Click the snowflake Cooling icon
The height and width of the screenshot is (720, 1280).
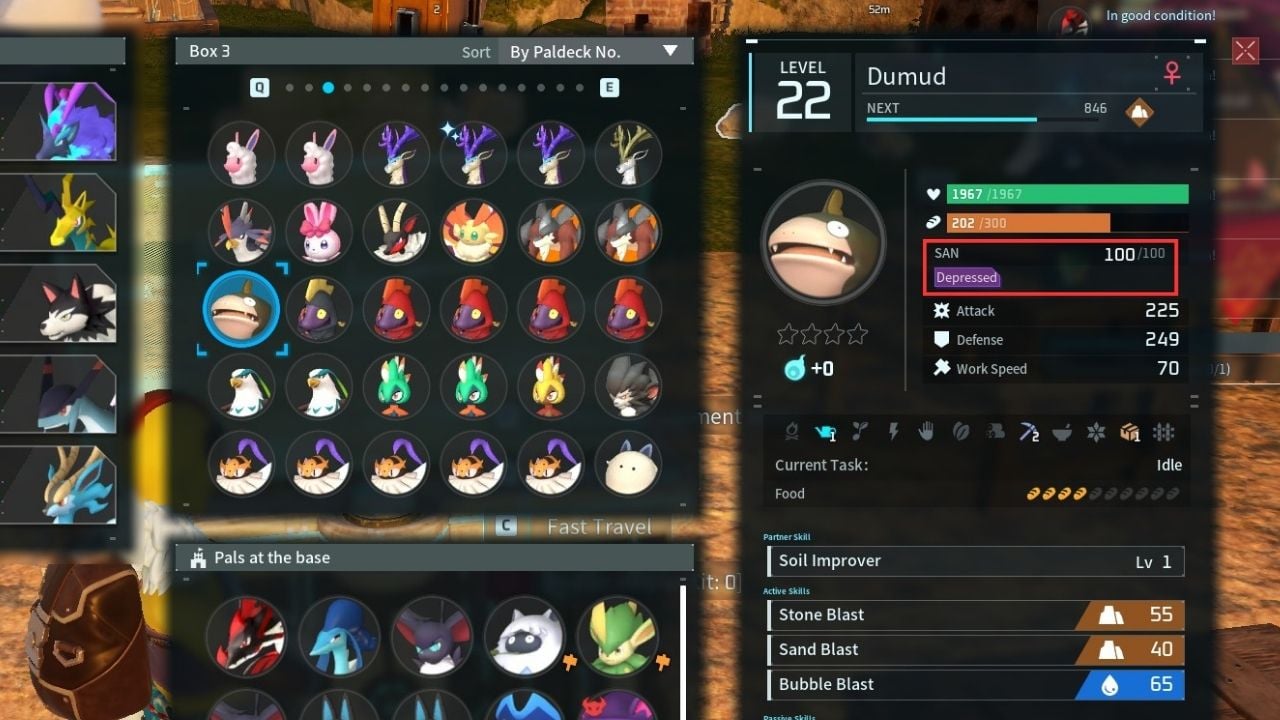pos(1095,433)
